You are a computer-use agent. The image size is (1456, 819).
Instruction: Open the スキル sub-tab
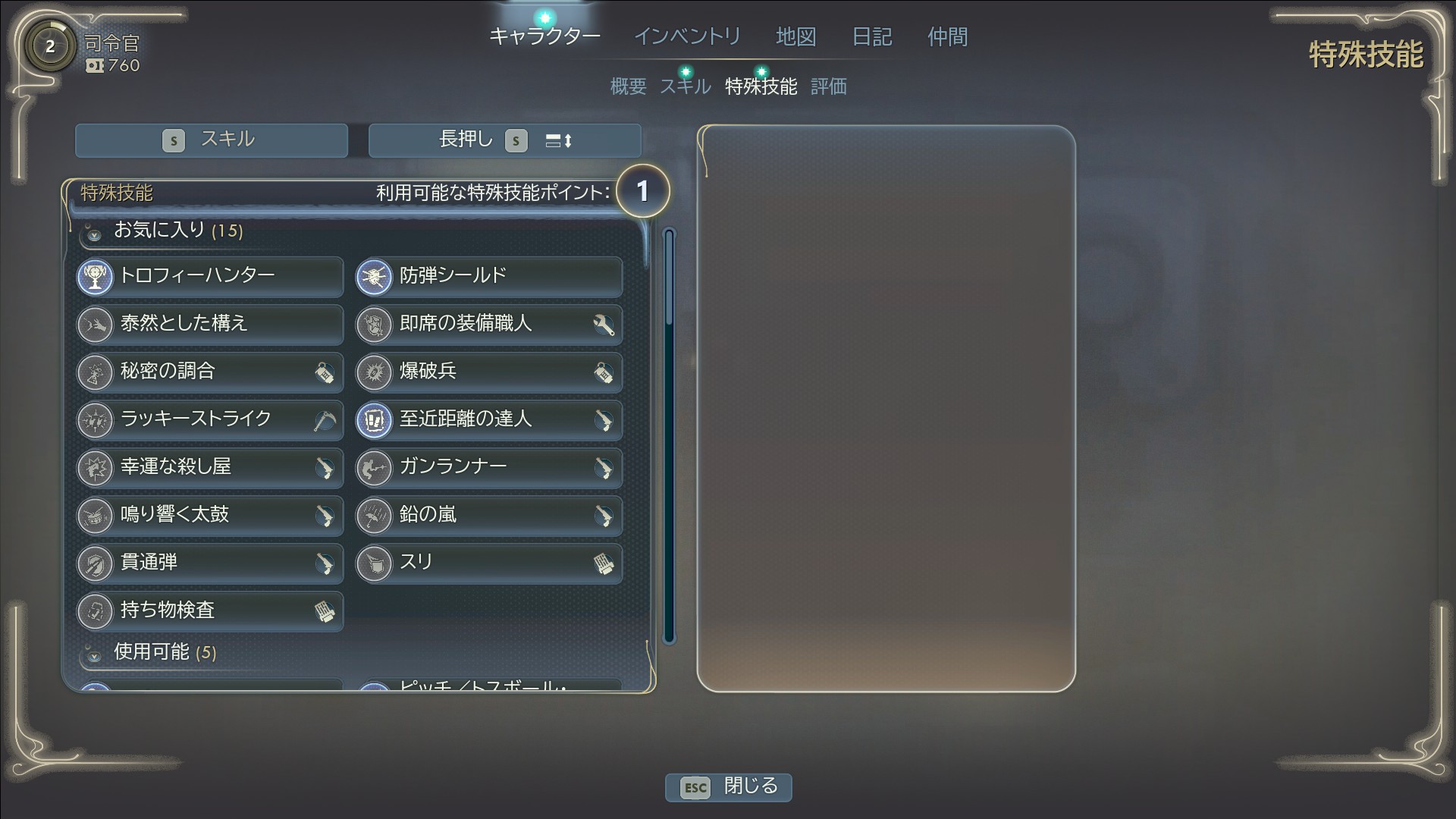[685, 86]
